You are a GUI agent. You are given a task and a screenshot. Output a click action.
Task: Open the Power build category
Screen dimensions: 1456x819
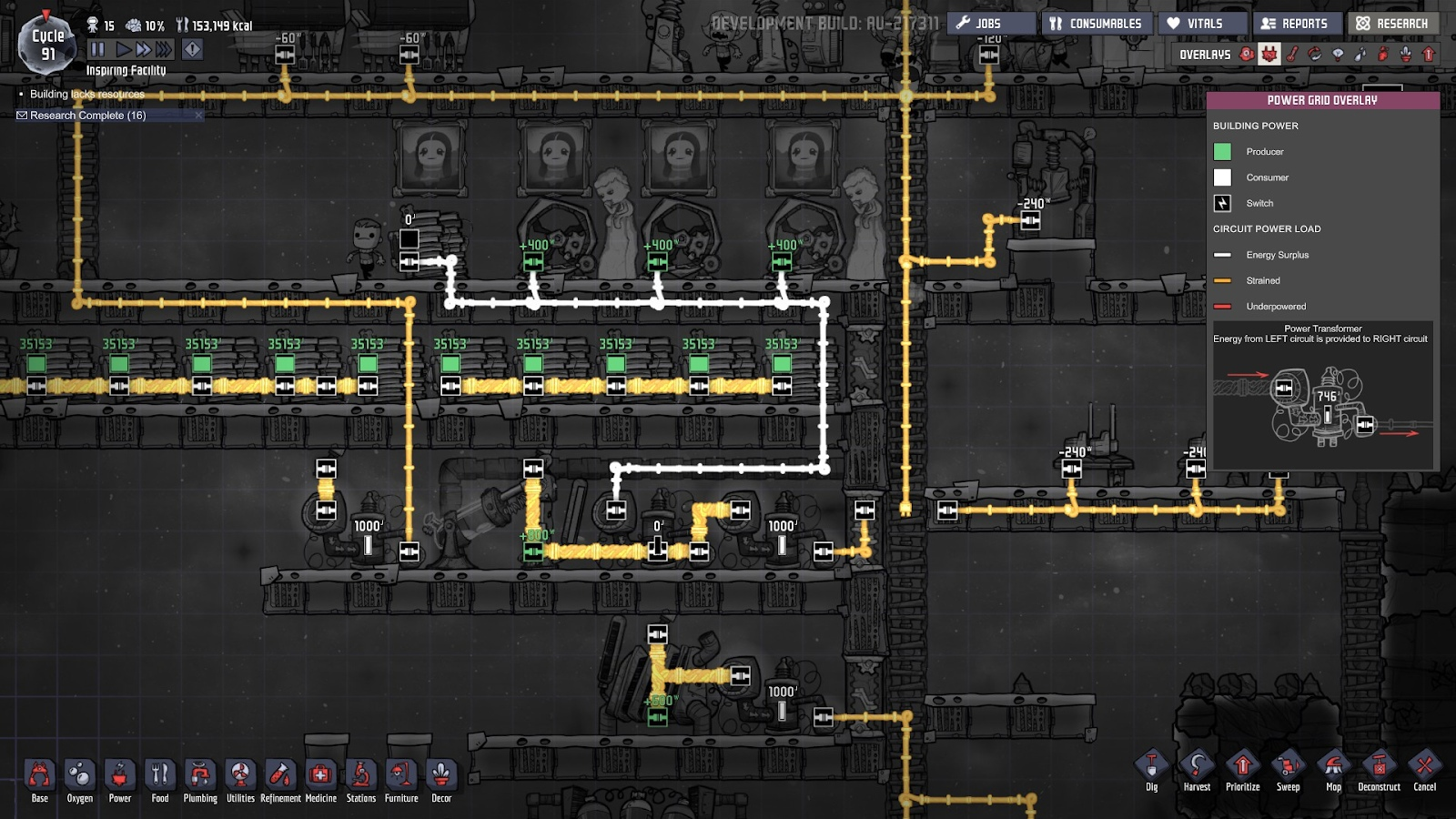tap(120, 779)
